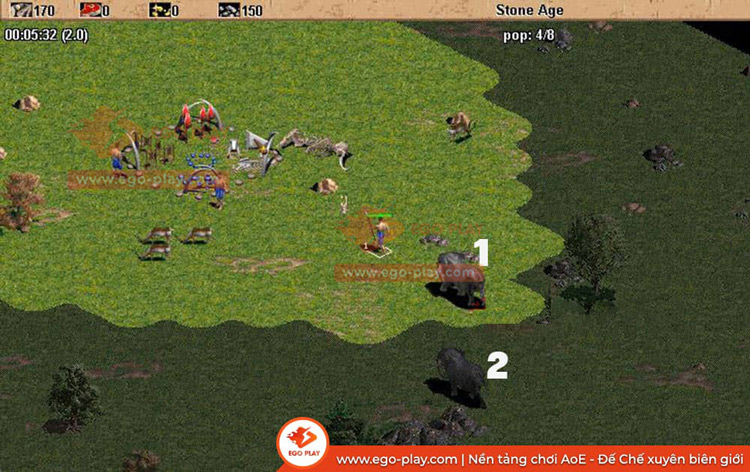Open the www.ego-play.com link in the banner
750x472 pixels.
tap(398, 459)
